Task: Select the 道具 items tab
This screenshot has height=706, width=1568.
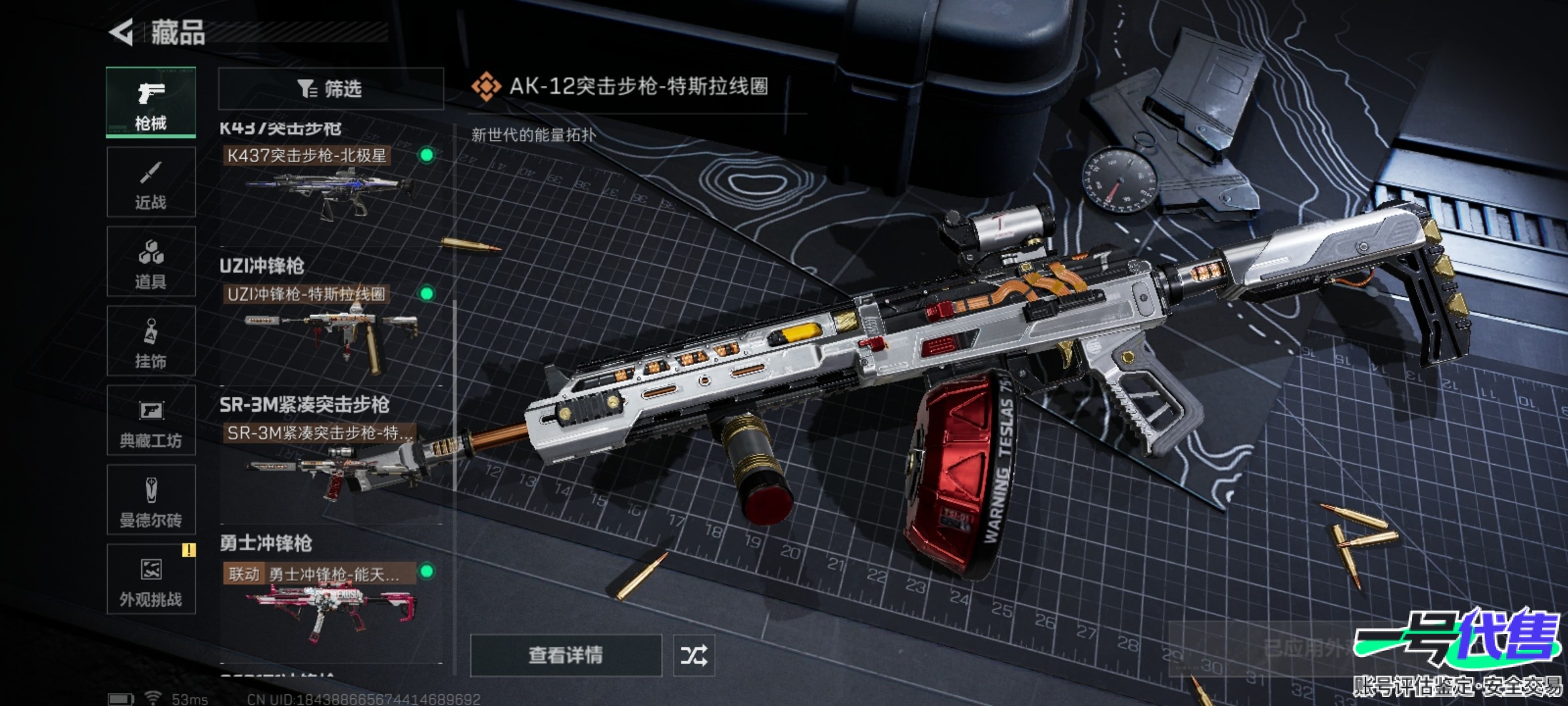Action: pyautogui.click(x=151, y=262)
